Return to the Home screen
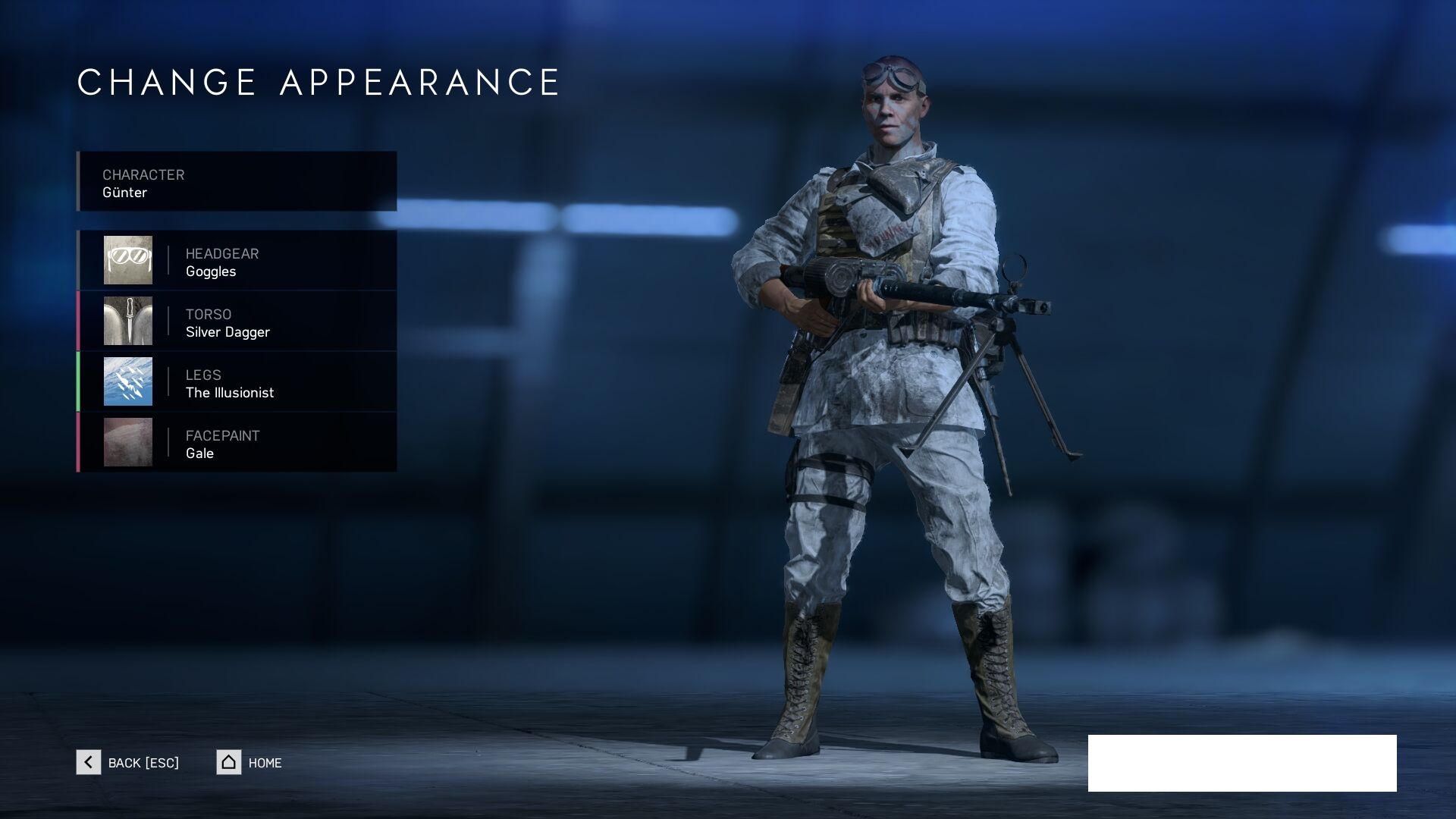 249,762
